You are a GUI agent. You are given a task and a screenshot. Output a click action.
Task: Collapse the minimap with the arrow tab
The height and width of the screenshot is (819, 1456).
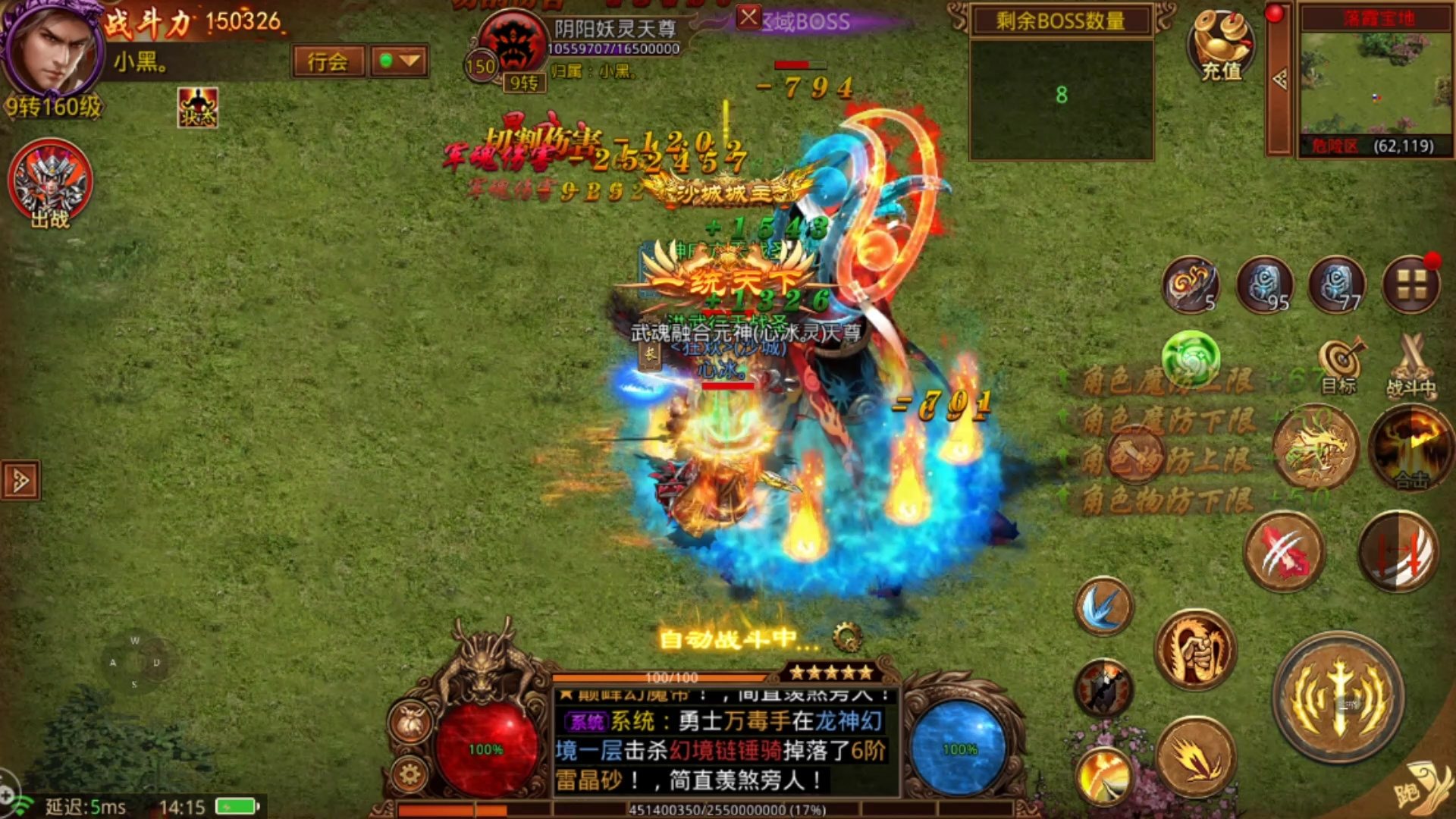click(x=1279, y=79)
